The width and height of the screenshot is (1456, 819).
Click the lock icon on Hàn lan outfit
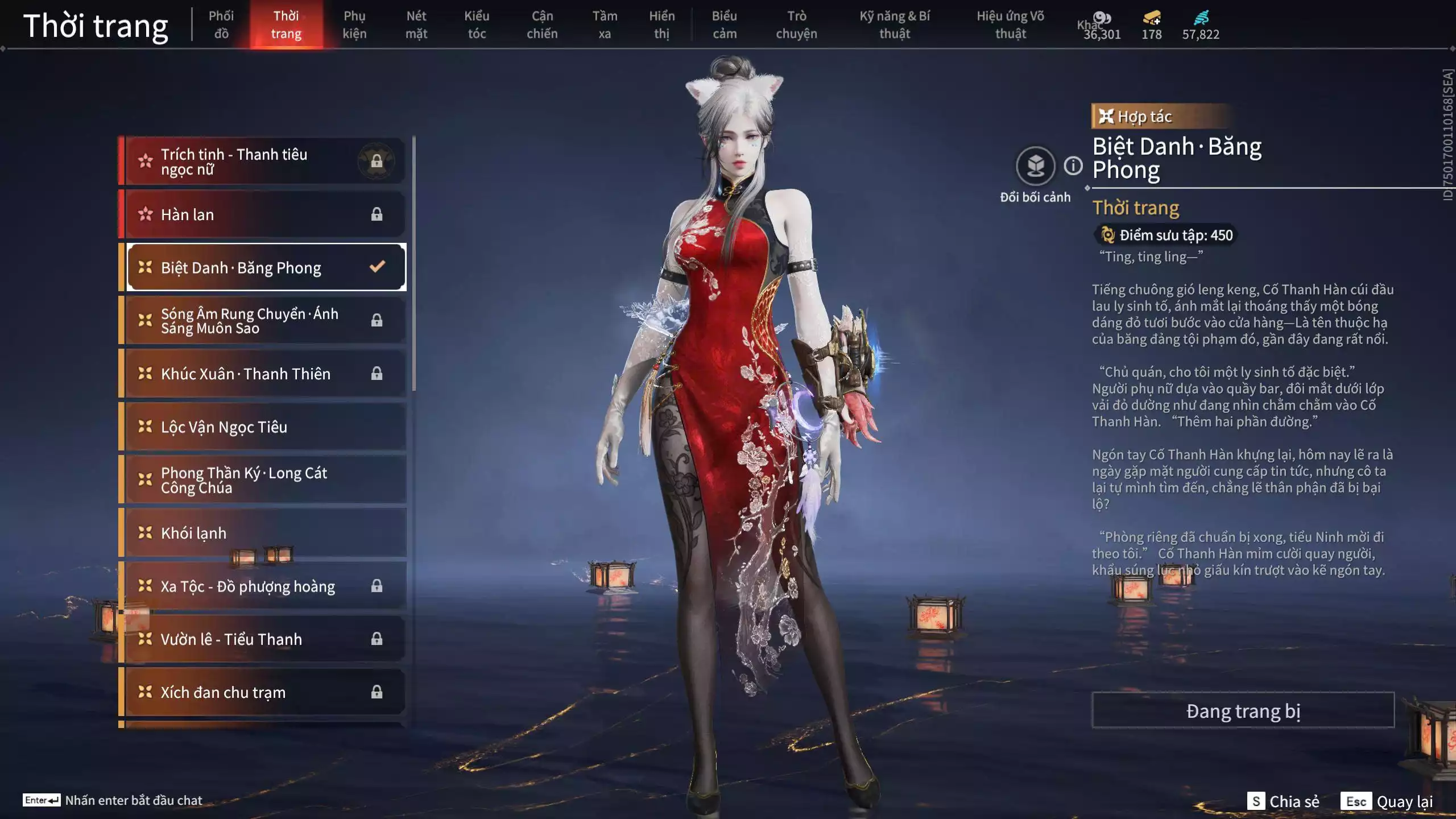(377, 214)
